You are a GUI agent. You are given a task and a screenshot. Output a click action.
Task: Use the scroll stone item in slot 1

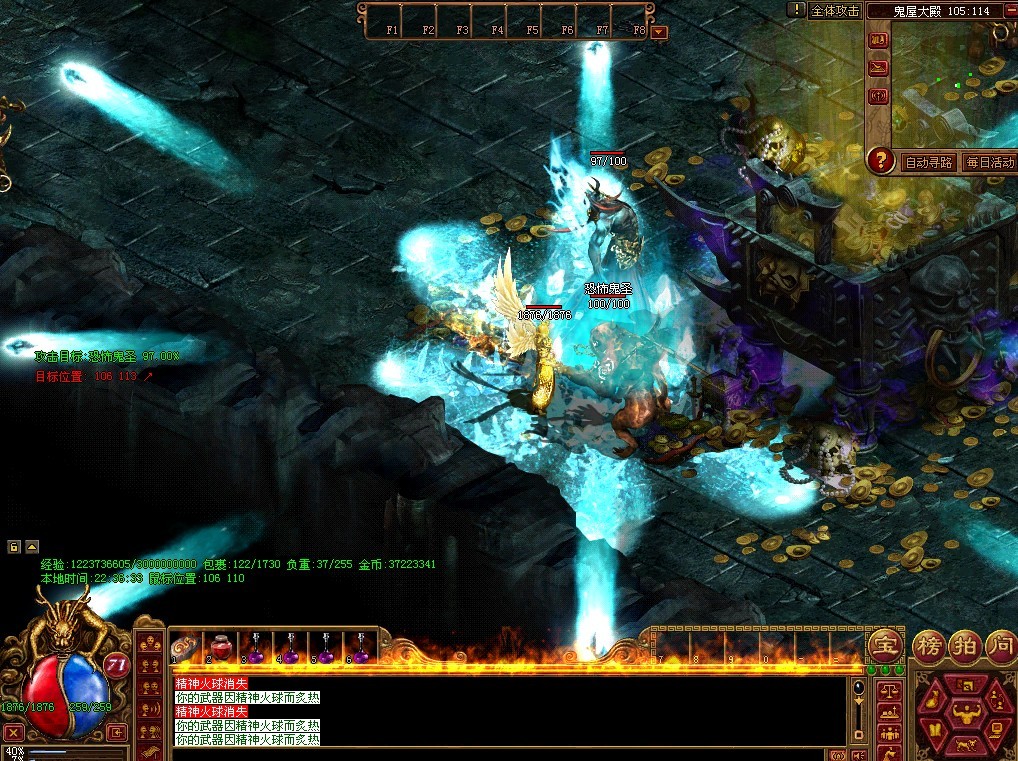coord(187,647)
